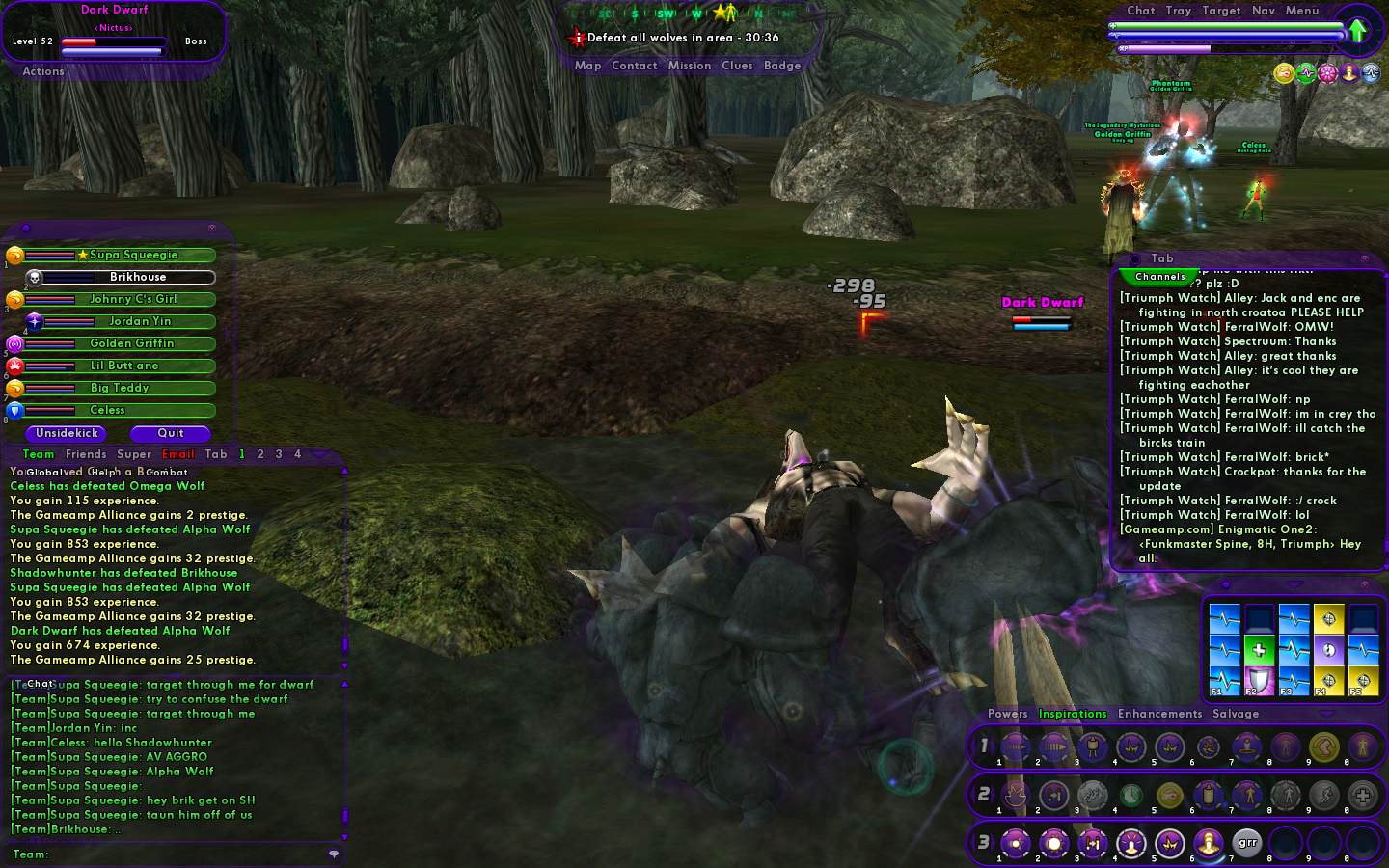Open the Clues window

click(x=737, y=66)
